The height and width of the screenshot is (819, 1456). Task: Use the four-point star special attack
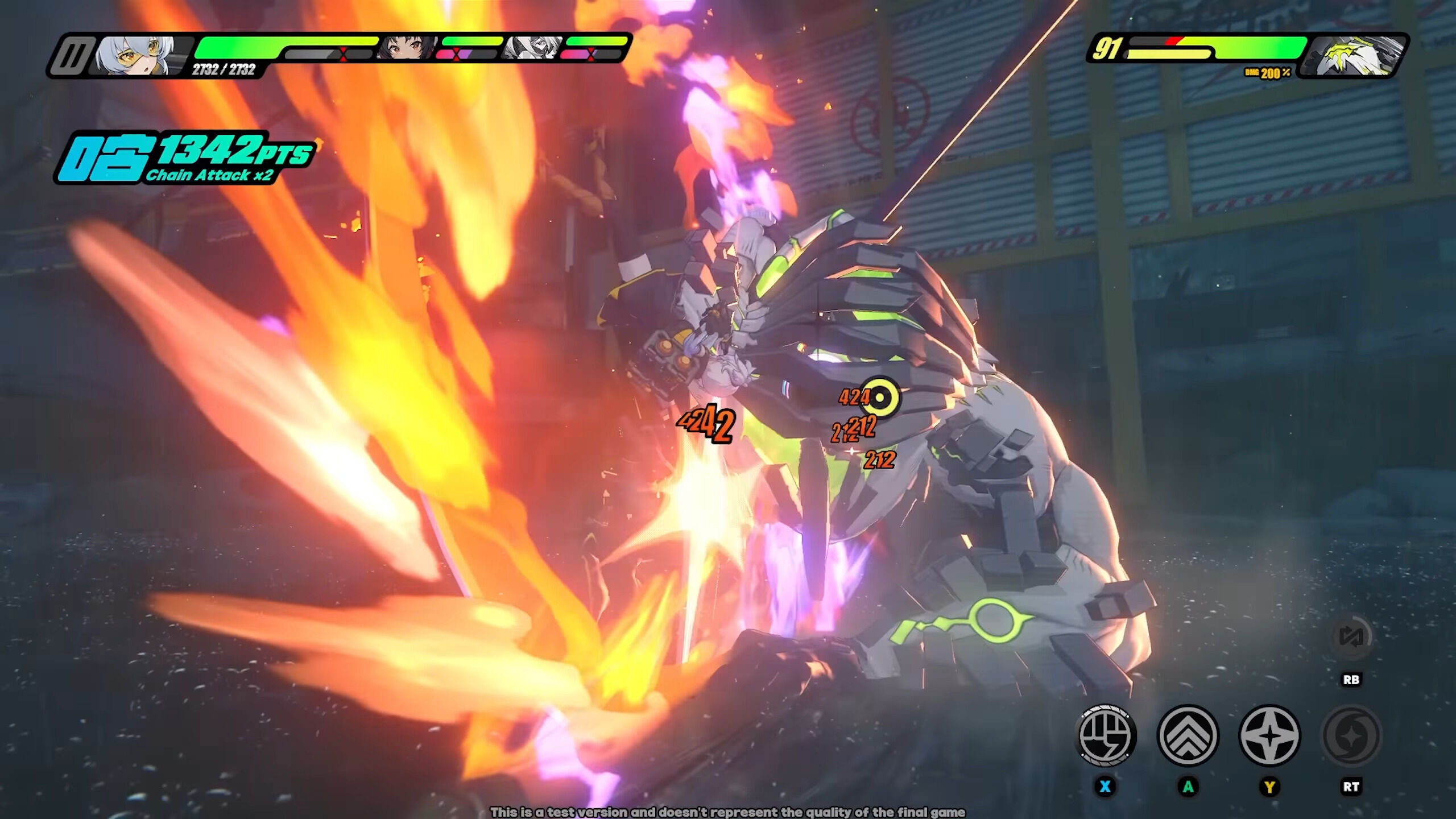pos(1269,735)
